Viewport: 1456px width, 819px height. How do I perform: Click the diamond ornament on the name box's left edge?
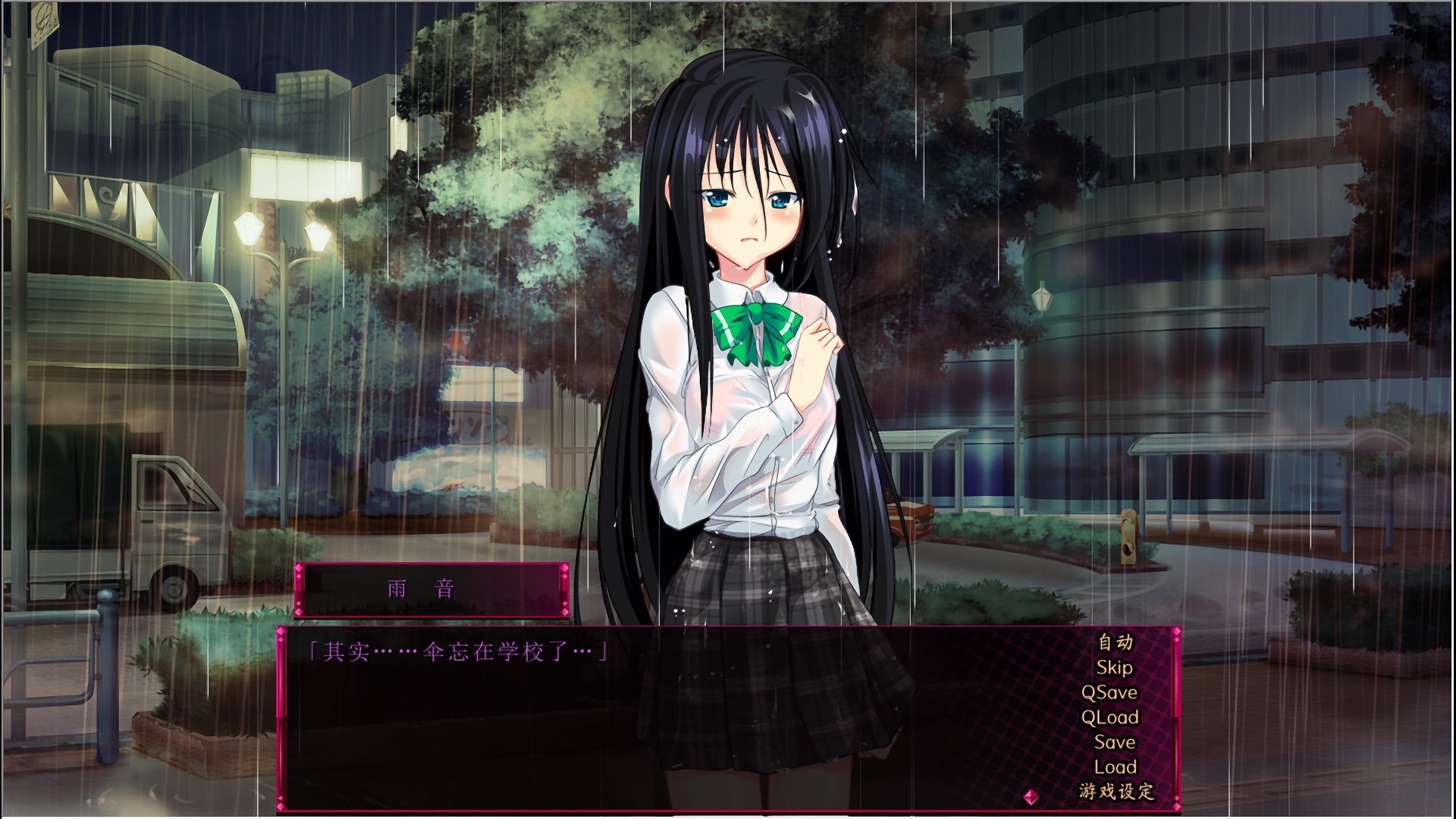pyautogui.click(x=299, y=570)
